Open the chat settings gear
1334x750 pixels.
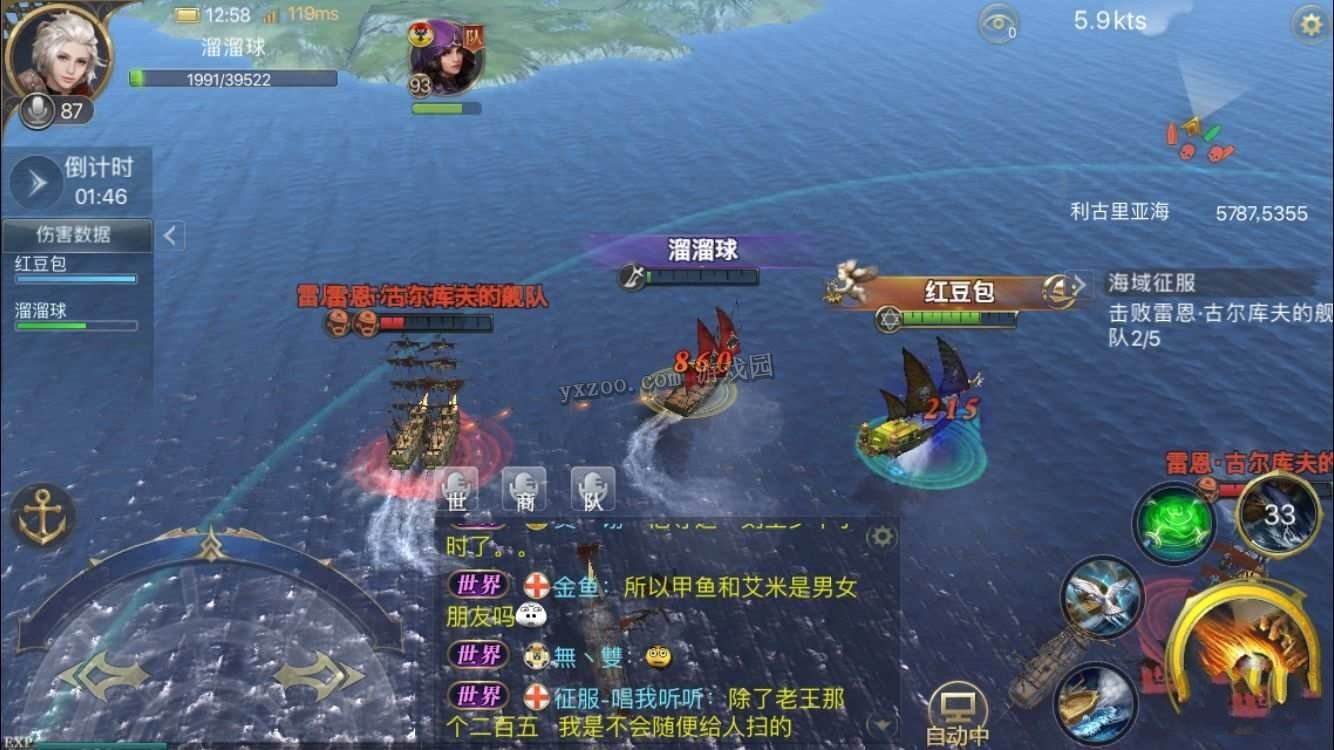click(x=882, y=536)
